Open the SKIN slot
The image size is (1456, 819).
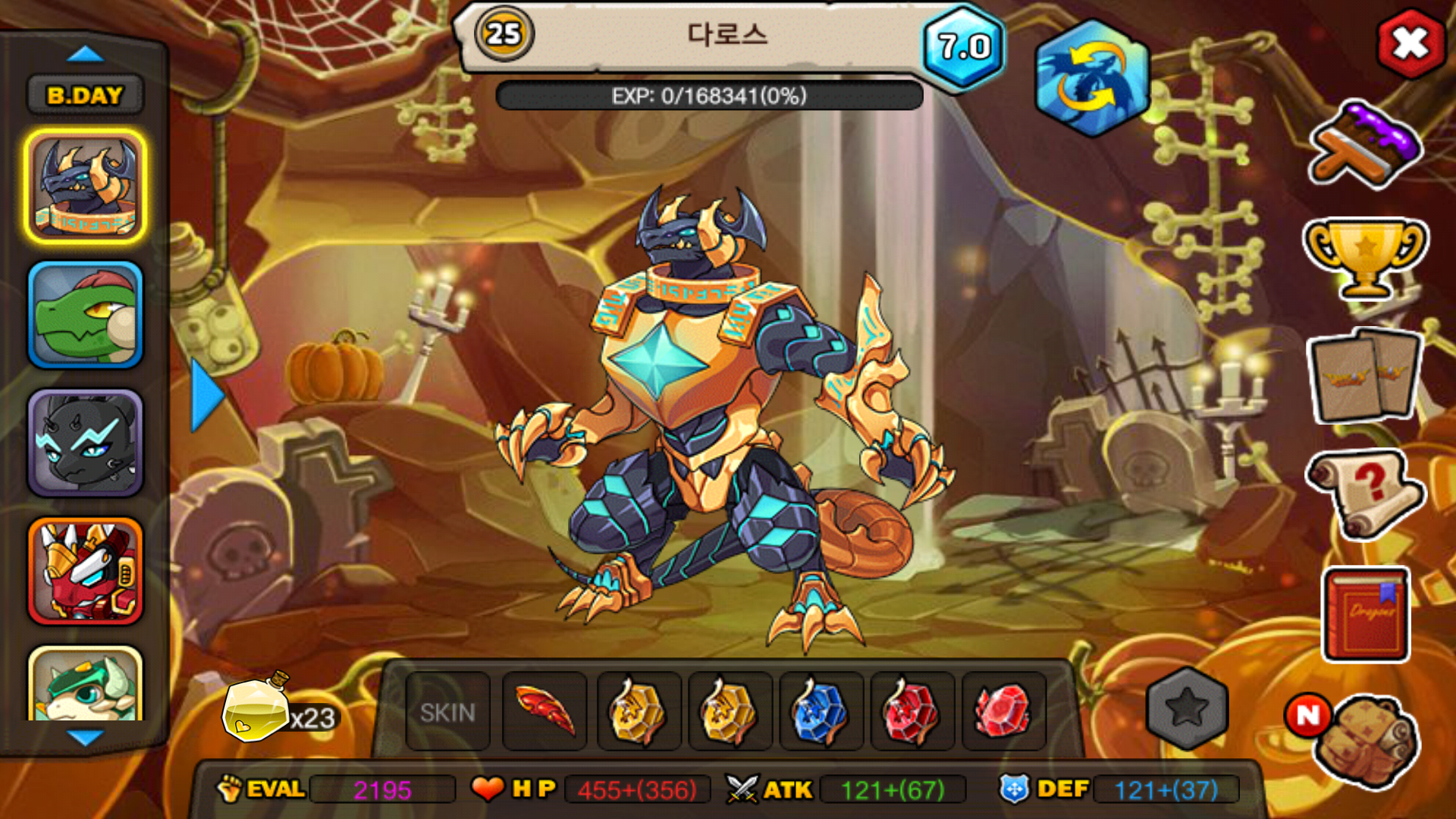[447, 712]
